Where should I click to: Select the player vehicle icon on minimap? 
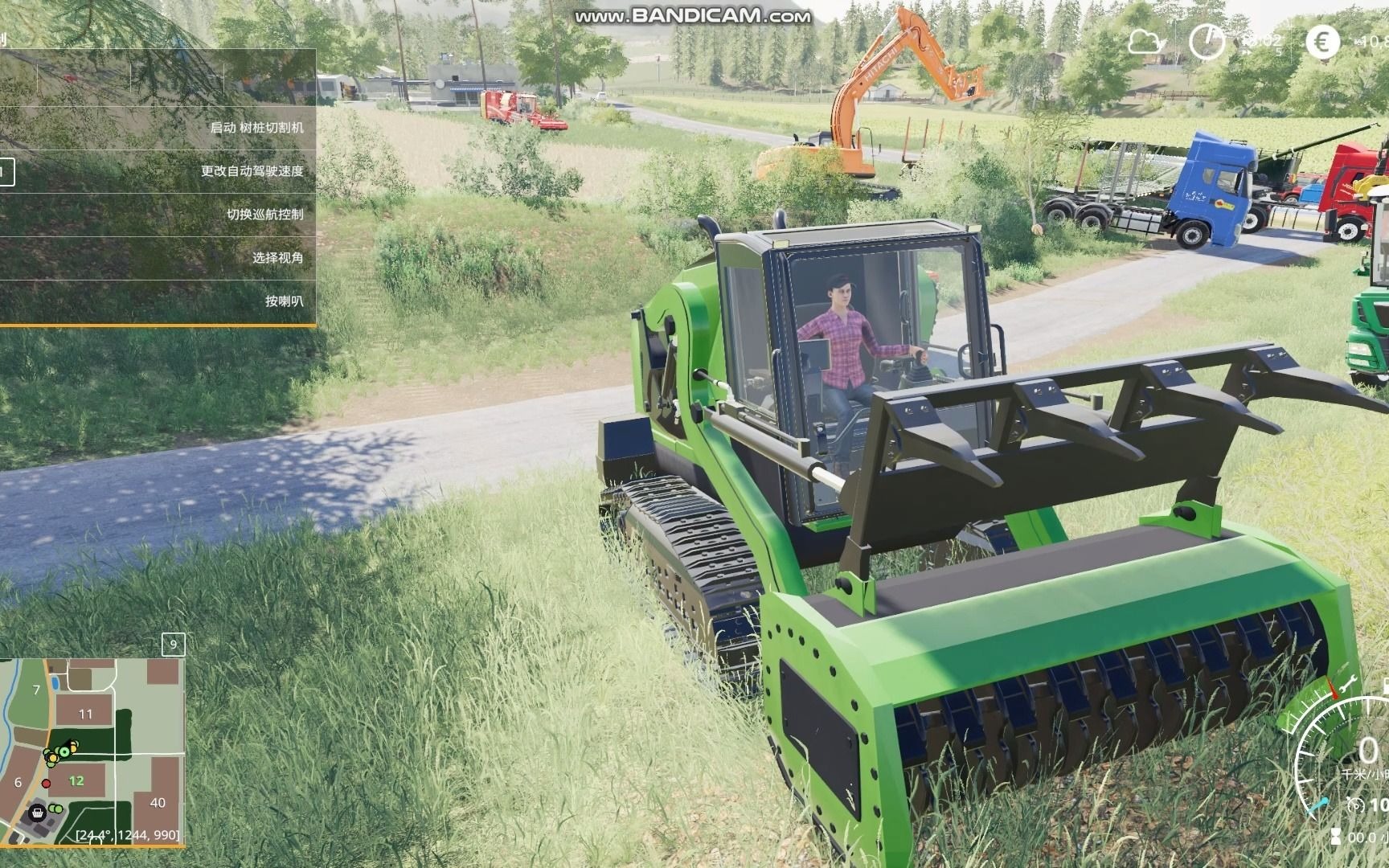[64, 752]
